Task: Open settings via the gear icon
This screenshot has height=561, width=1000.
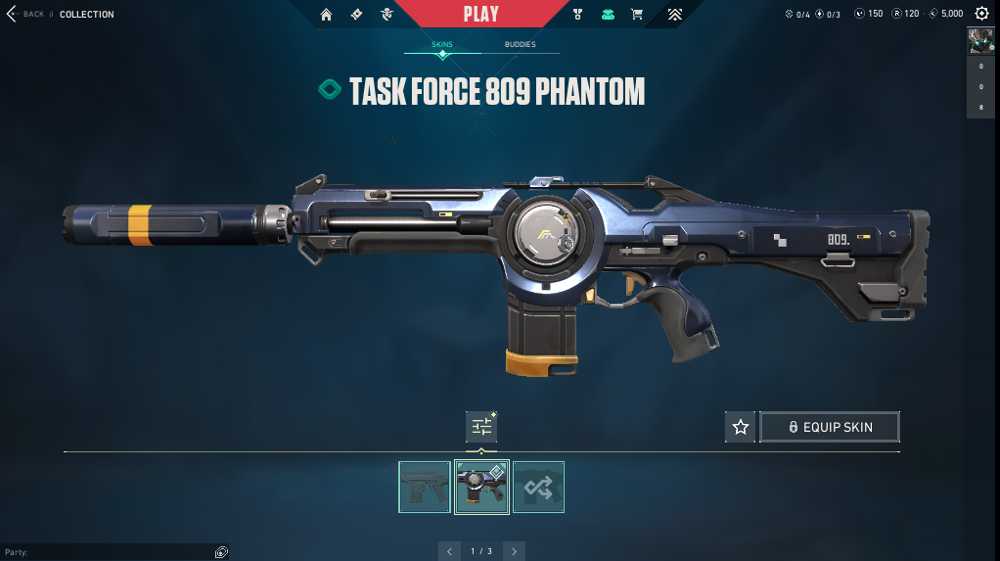Action: (x=981, y=14)
